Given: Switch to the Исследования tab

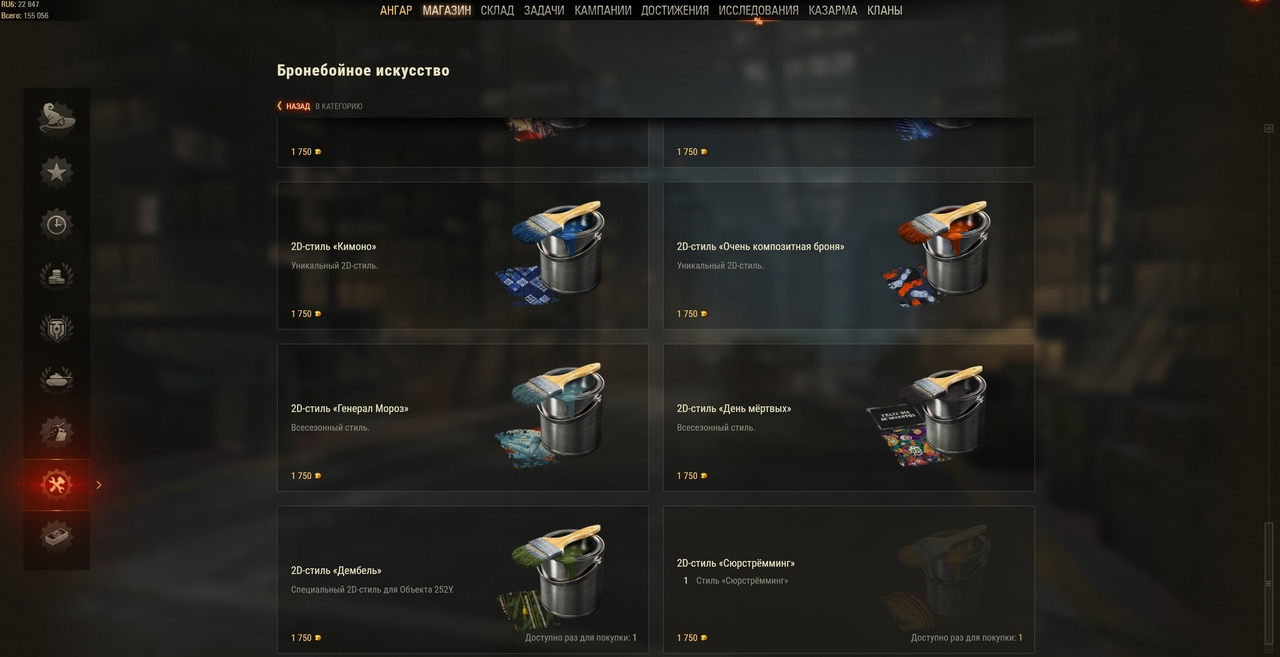Looking at the screenshot, I should (x=758, y=11).
